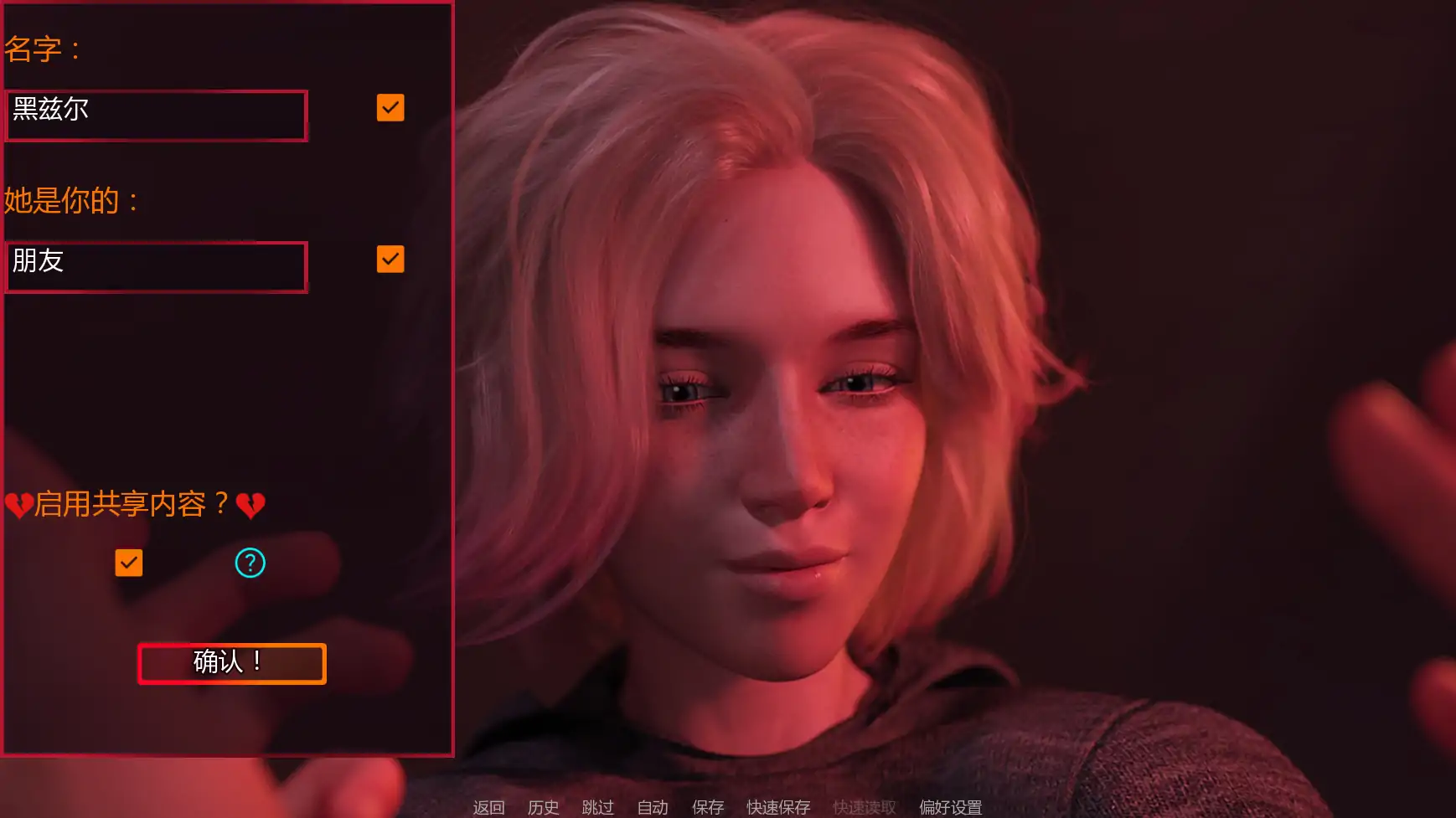
Task: Toggle the checkbox beside the 黑兹尔 name field
Action: point(390,107)
